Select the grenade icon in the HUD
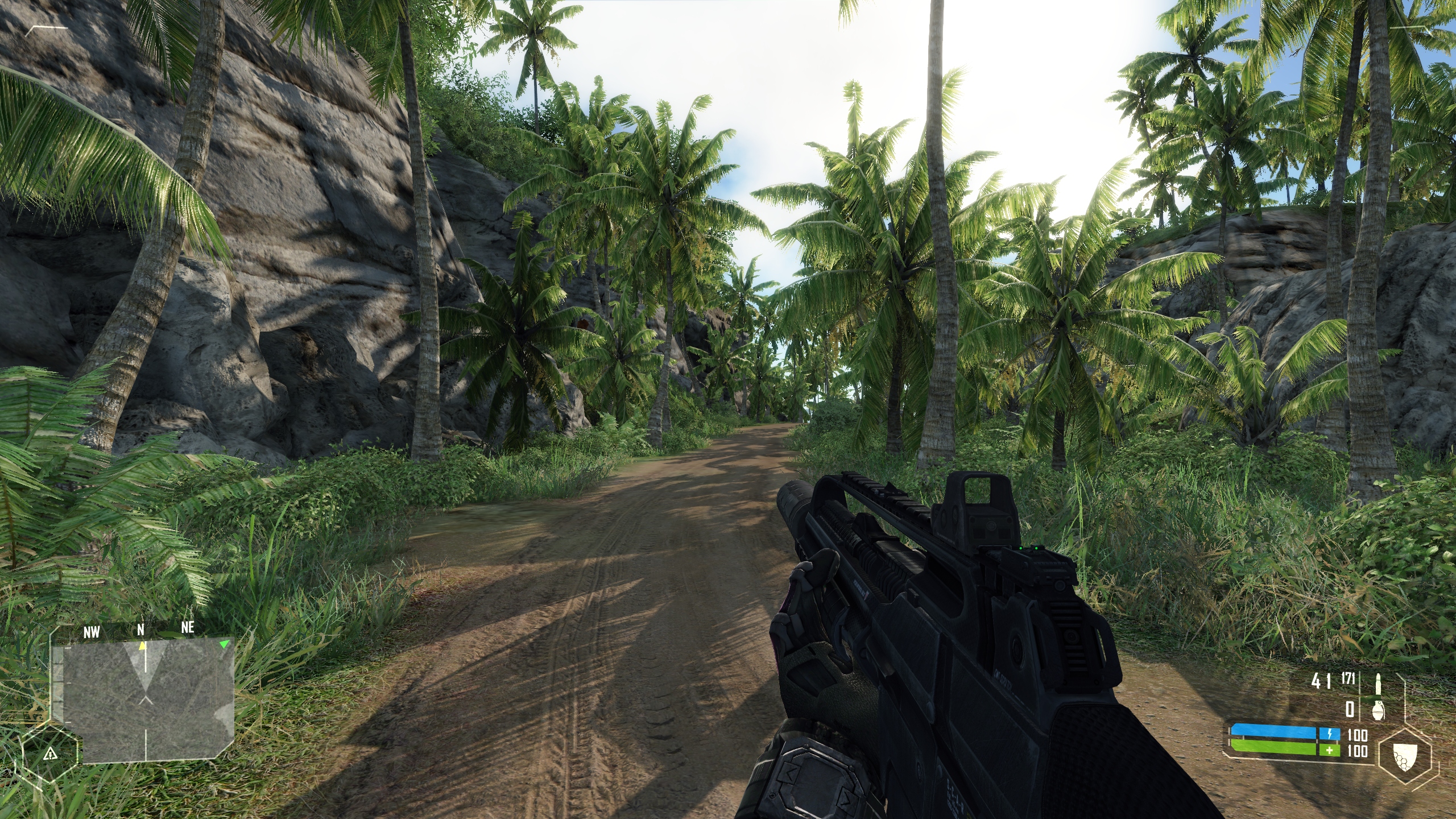The image size is (1456, 819). tap(1378, 712)
